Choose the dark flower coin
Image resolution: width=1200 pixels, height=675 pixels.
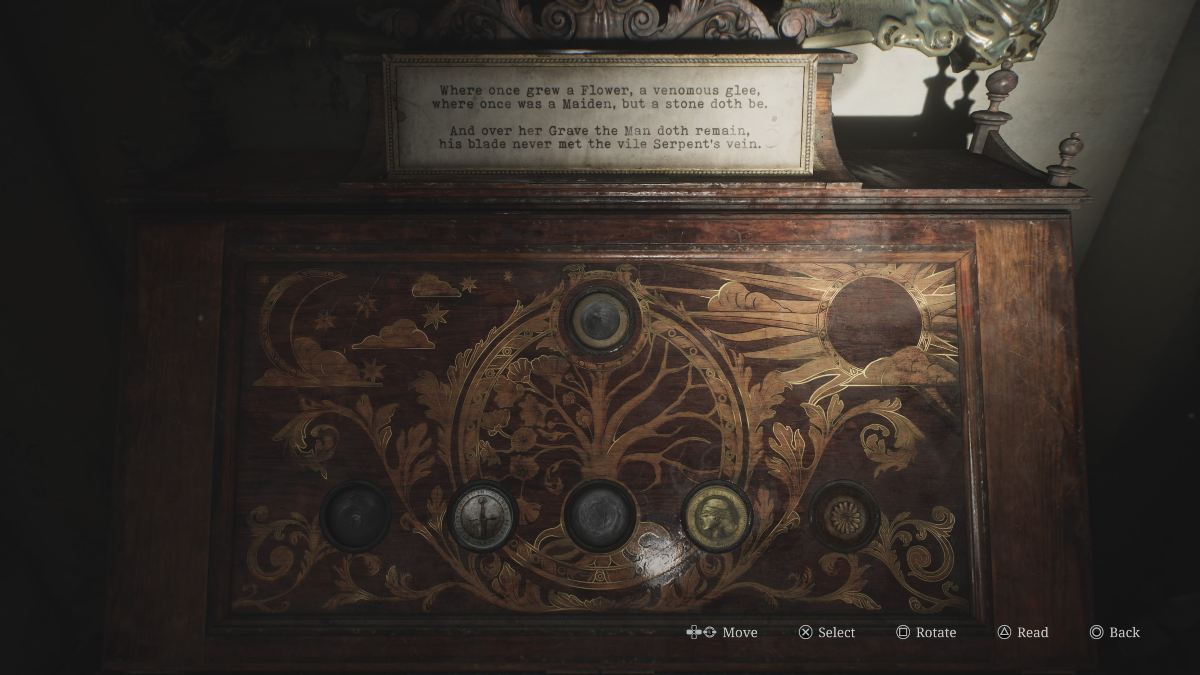[x=844, y=516]
